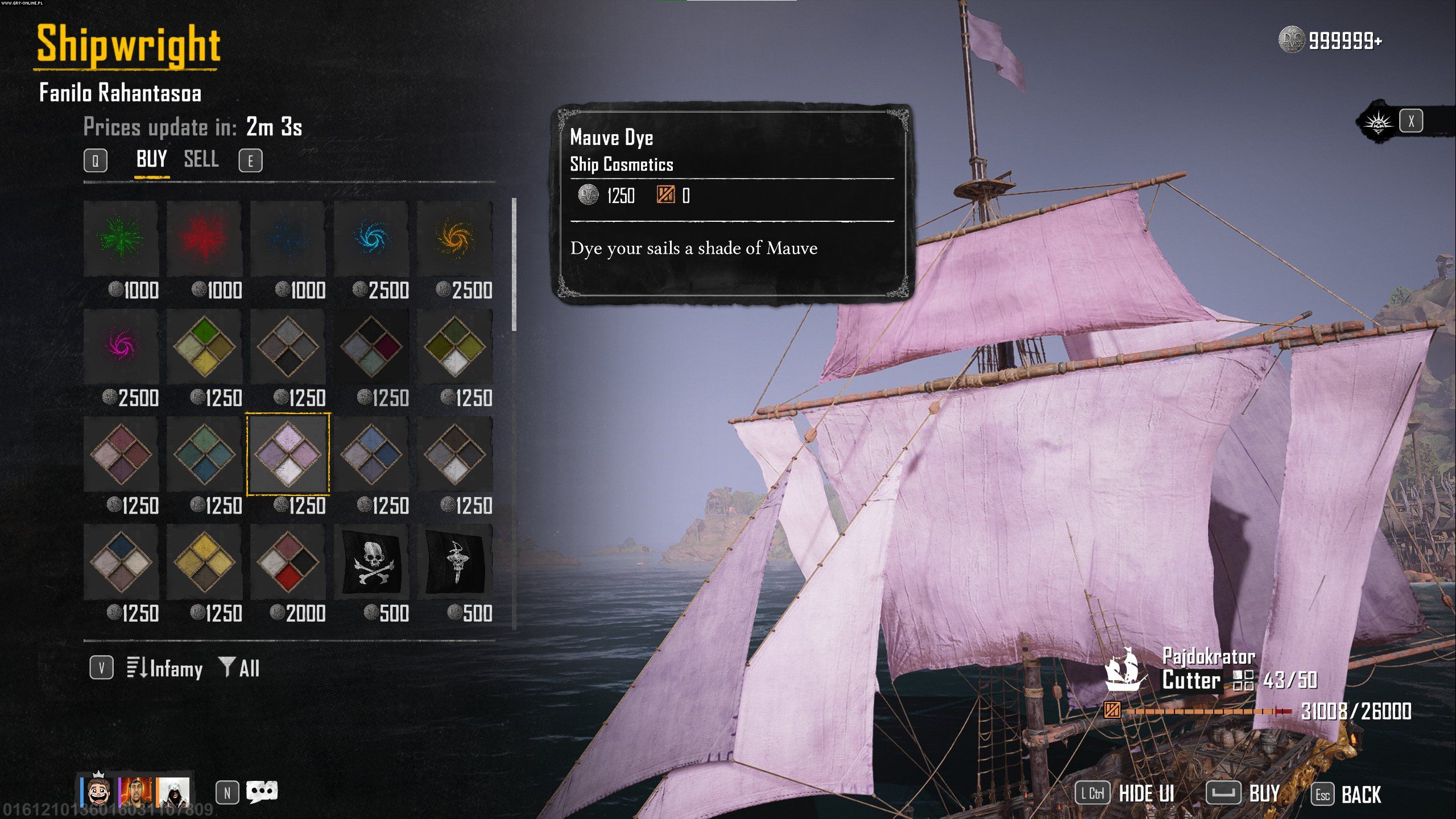Change the Infamy sort order
Screen dimensions: 1456x819
pyautogui.click(x=165, y=668)
